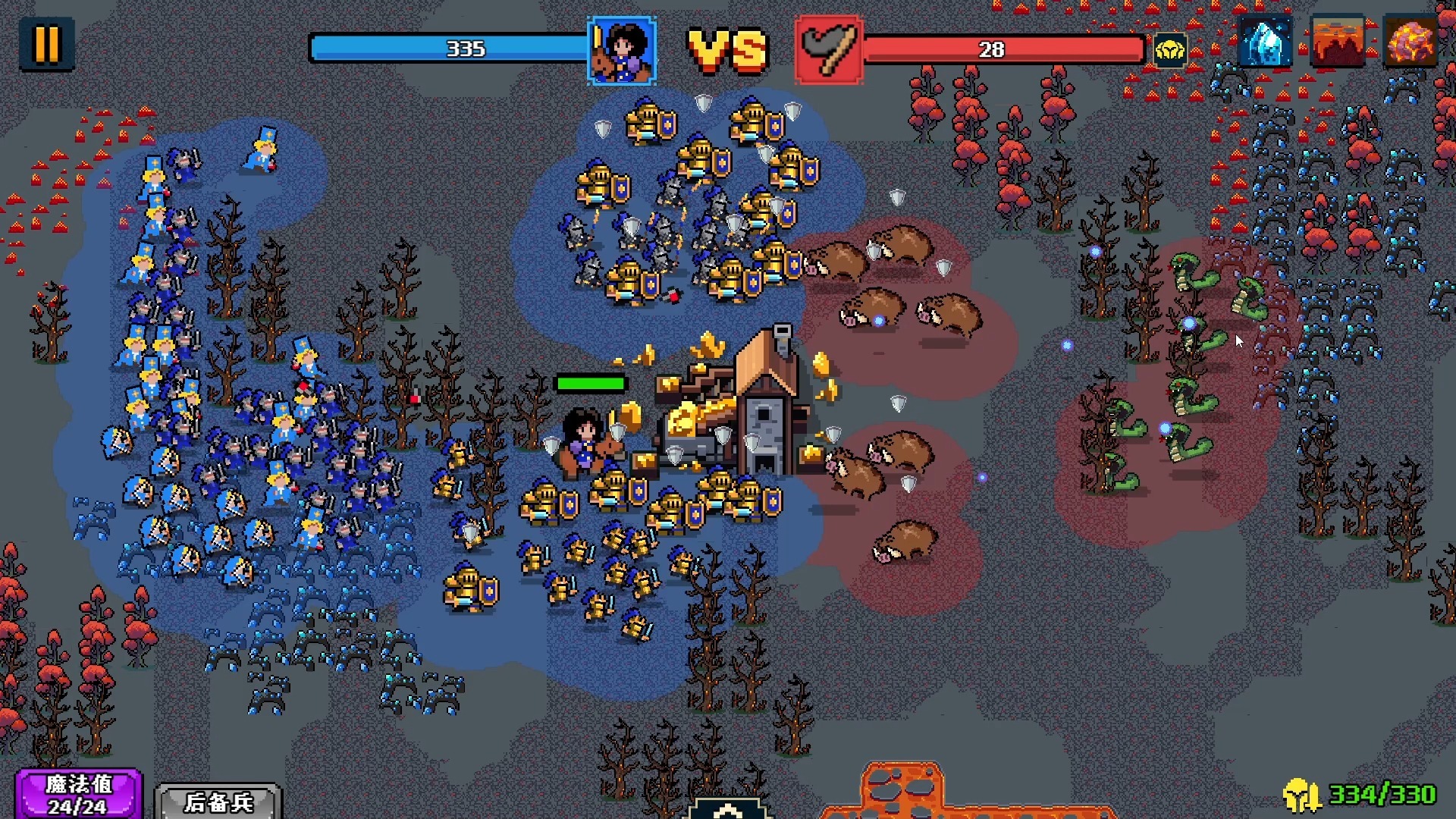This screenshot has width=1456, height=819.
Task: Select the ice crystal icon
Action: (1265, 42)
